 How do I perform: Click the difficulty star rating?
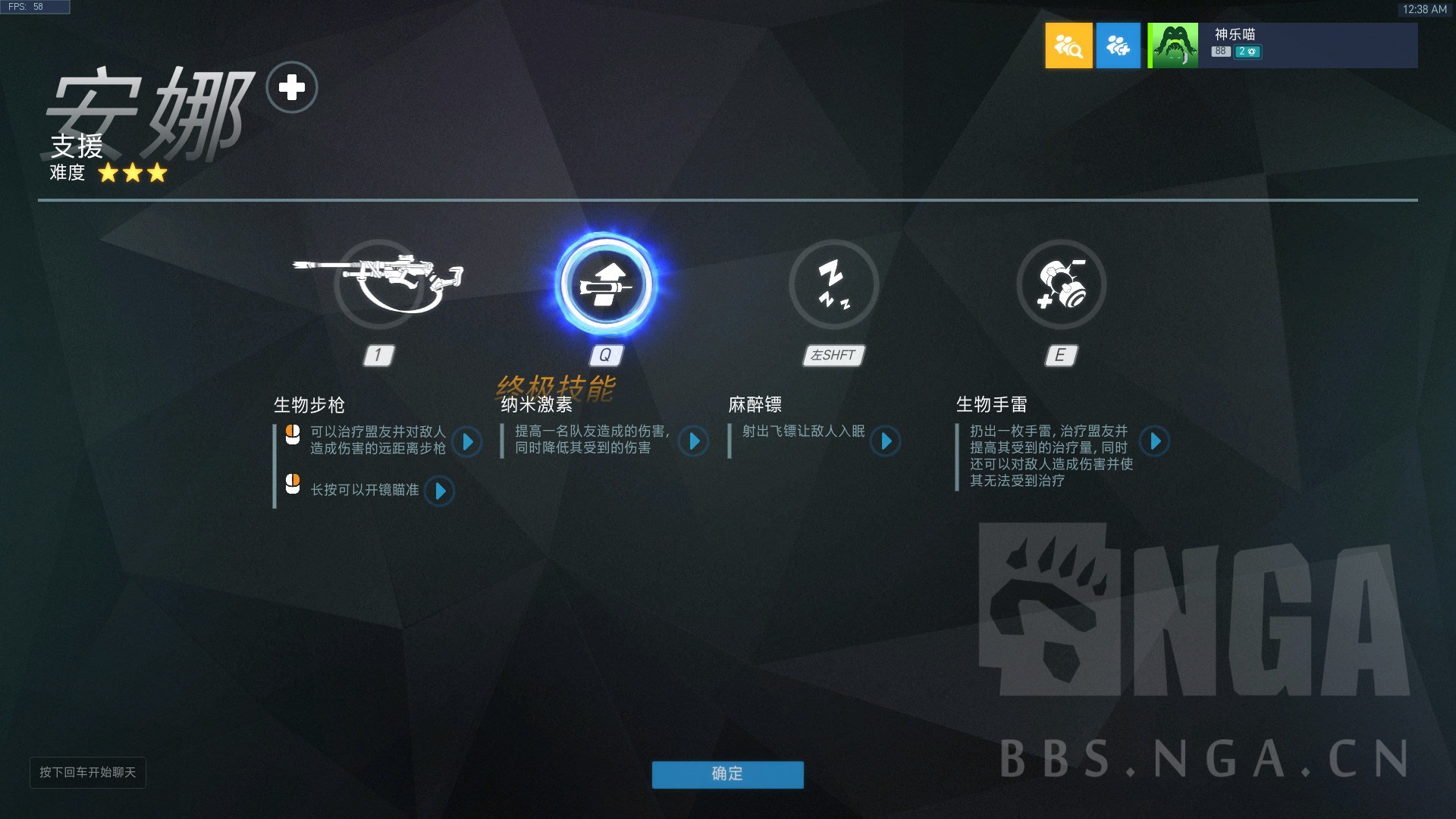133,173
